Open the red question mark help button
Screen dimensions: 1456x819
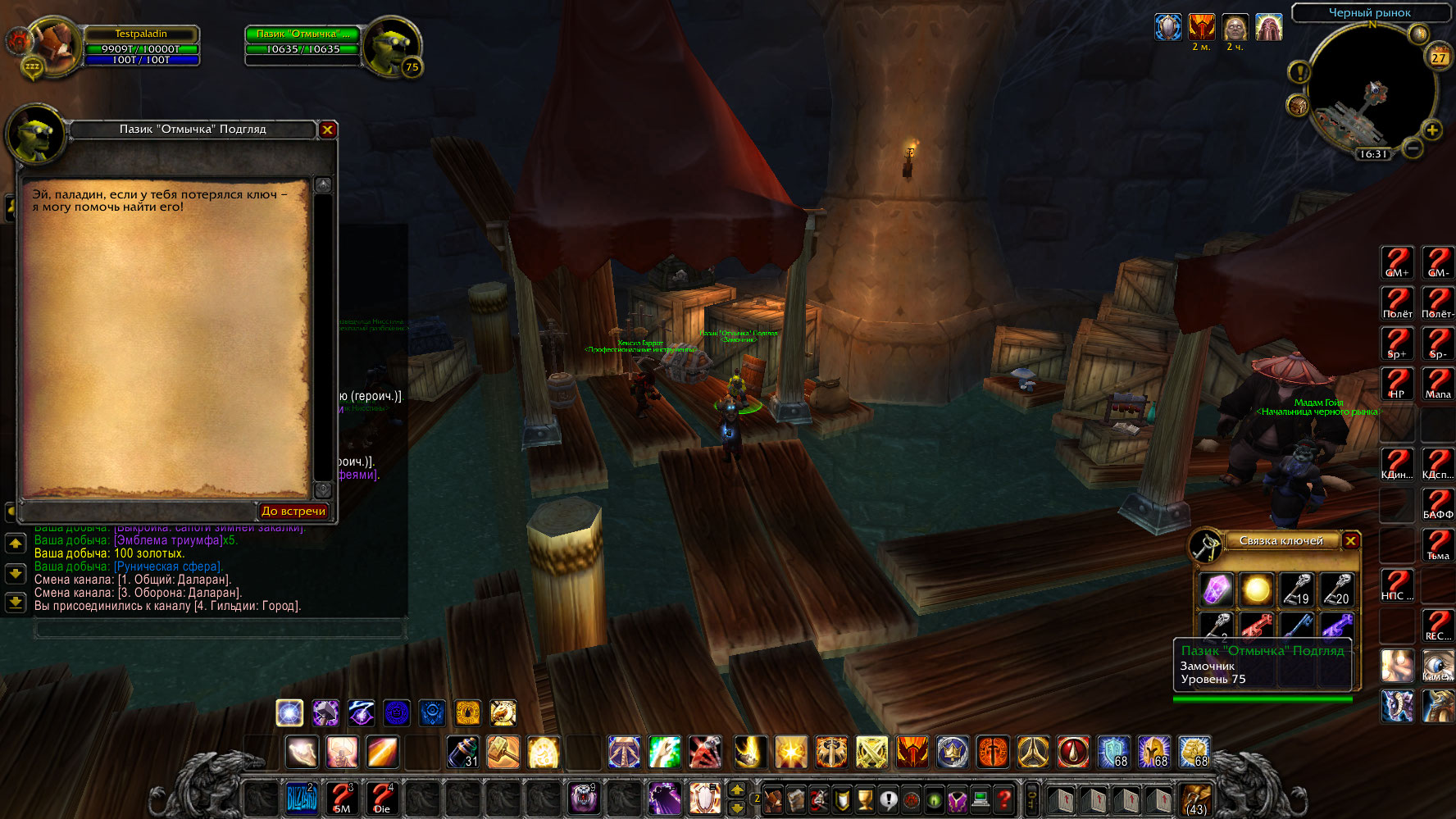point(1003,798)
